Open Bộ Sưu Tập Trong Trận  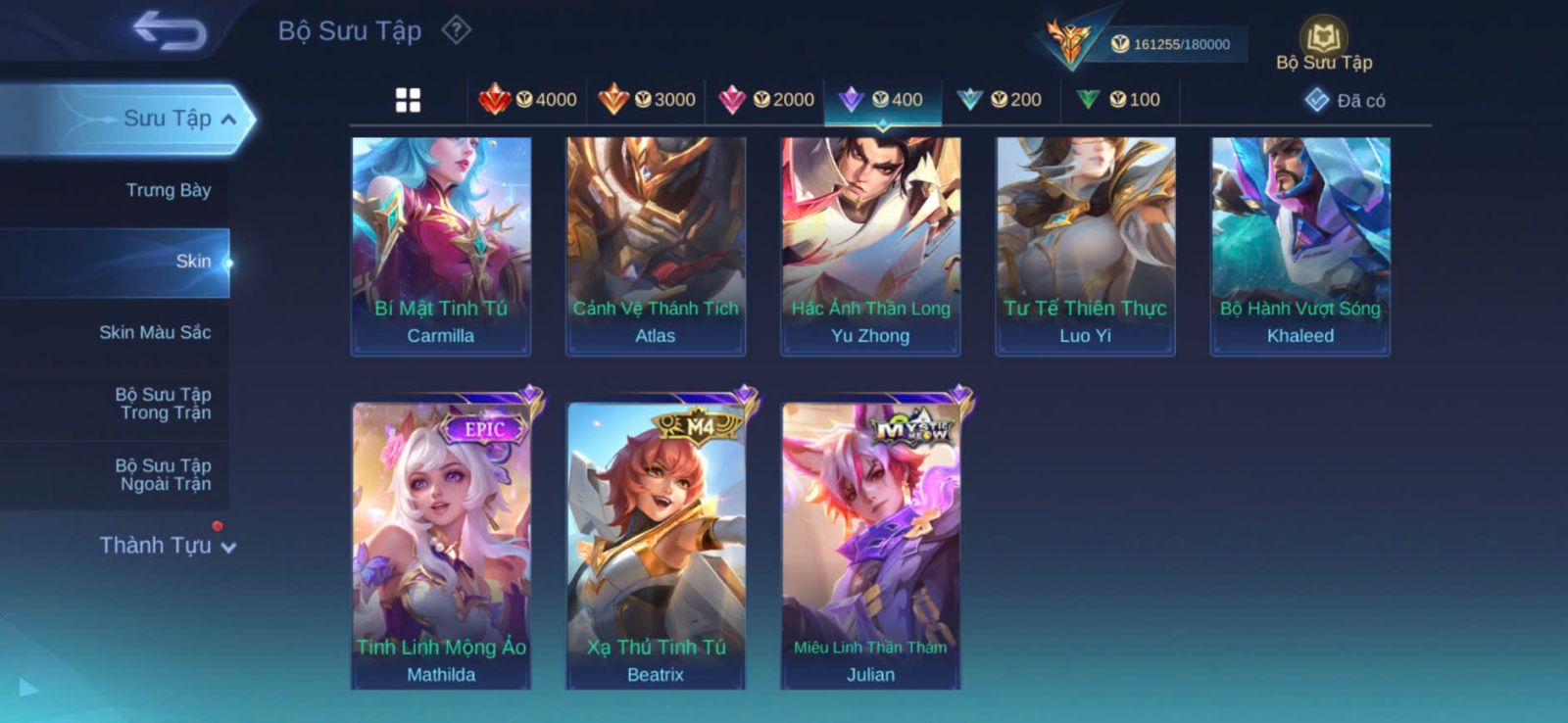(163, 404)
